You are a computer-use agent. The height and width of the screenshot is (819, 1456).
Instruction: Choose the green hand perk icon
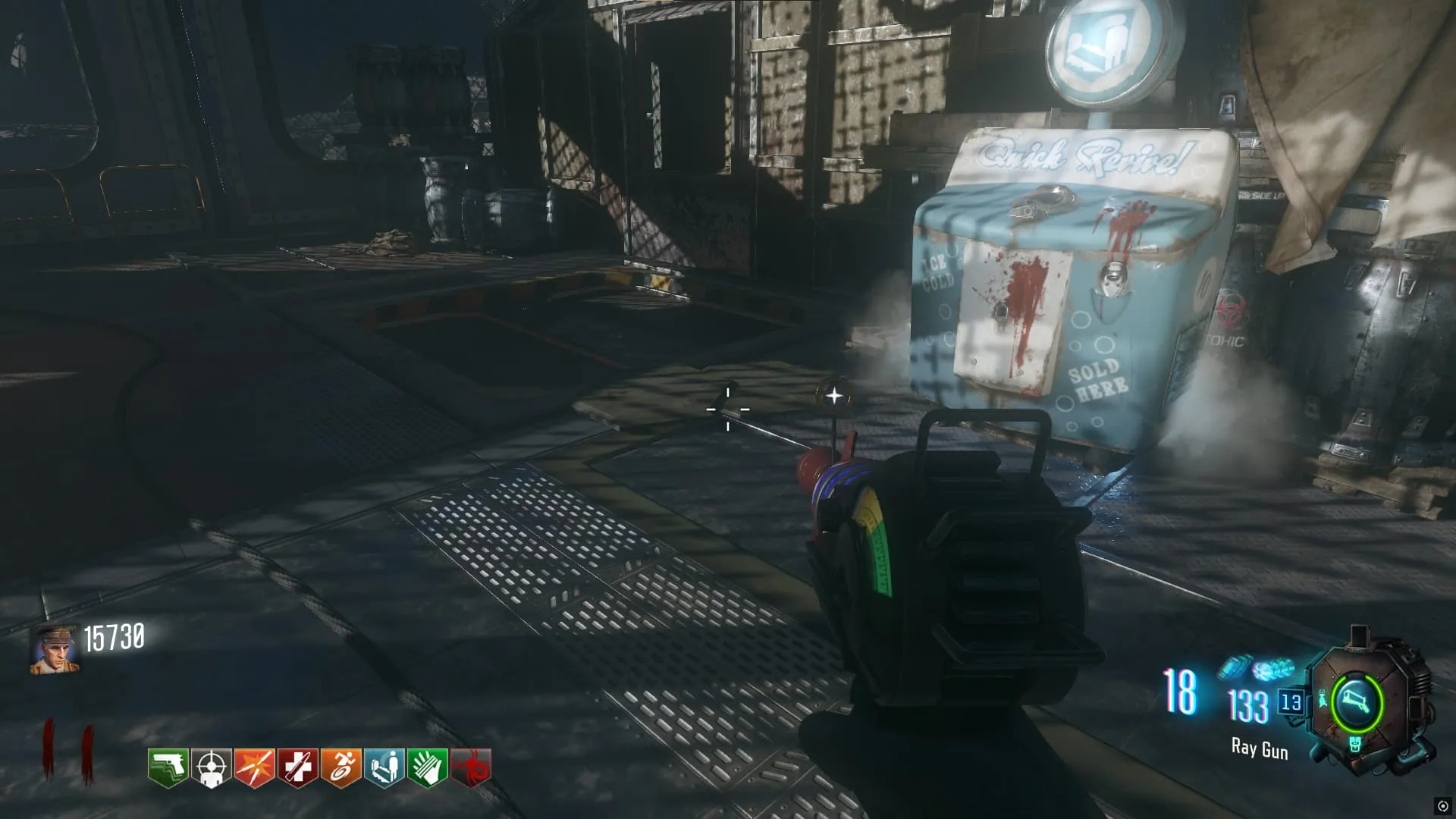click(427, 767)
